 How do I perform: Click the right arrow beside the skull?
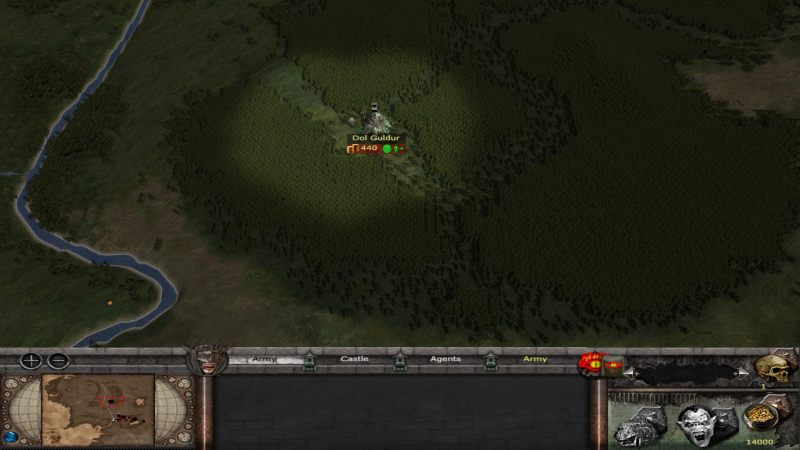(740, 372)
